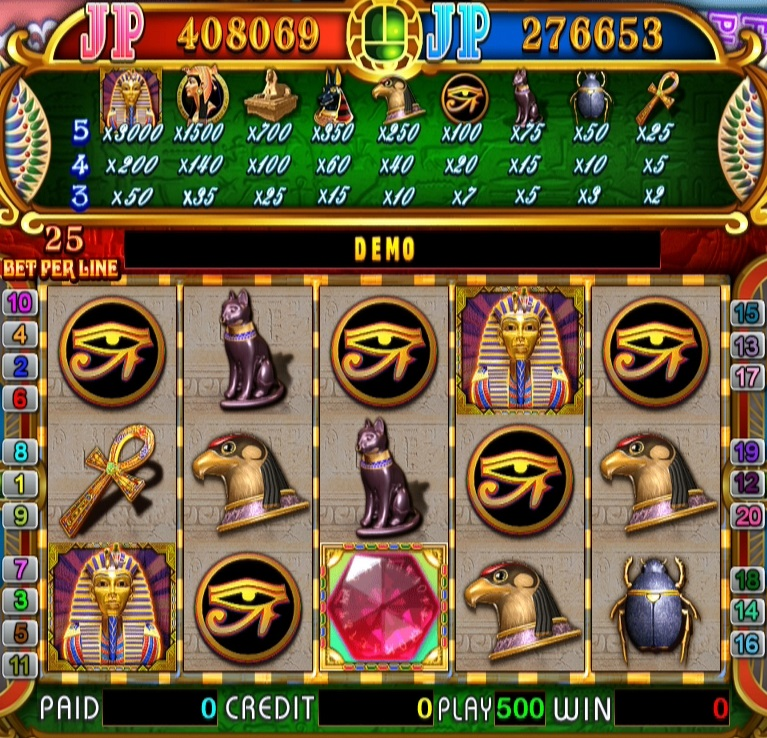Click the payline 17 indicator

tap(746, 377)
